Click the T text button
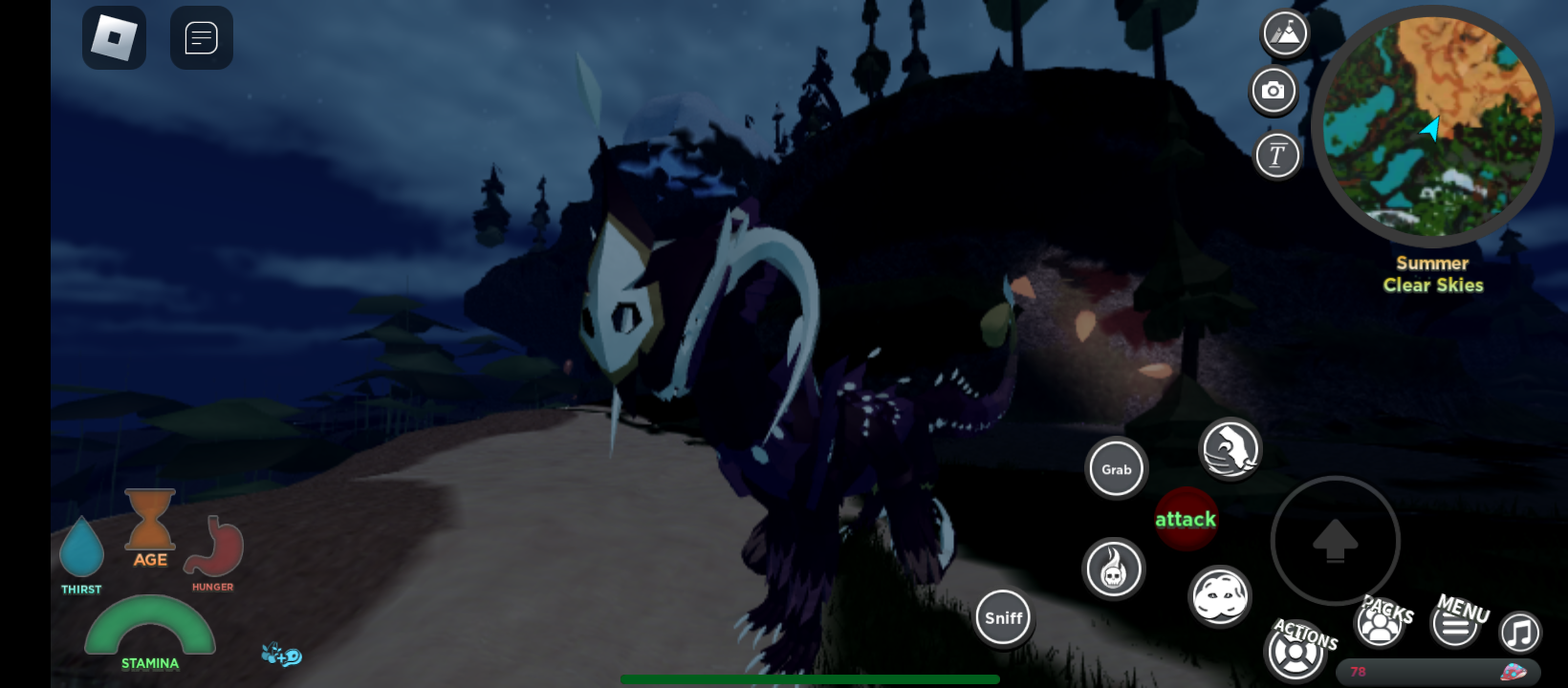Viewport: 1568px width, 688px height. tap(1276, 155)
